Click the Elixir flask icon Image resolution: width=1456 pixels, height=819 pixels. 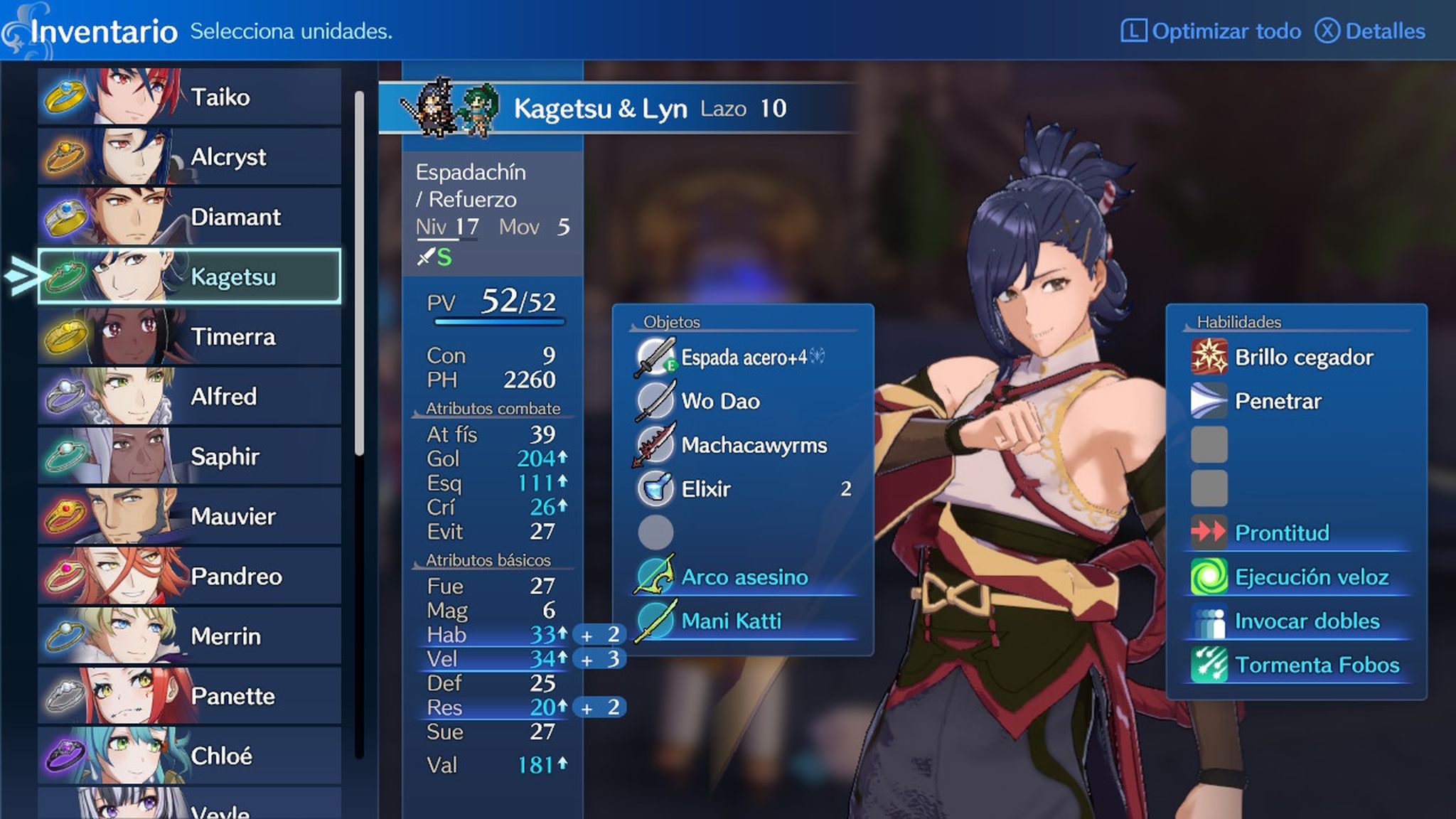655,489
